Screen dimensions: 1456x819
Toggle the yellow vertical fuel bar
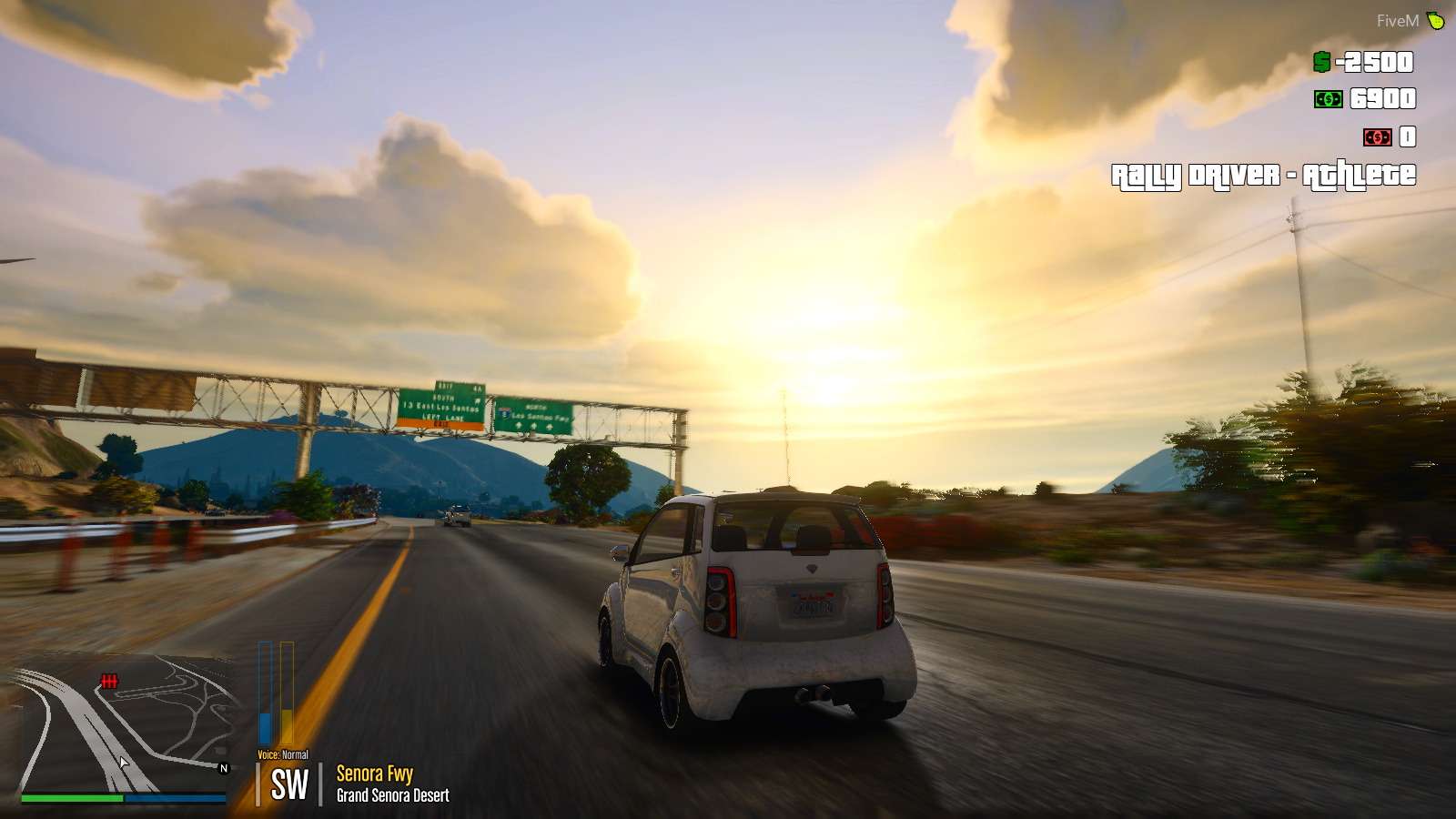click(x=287, y=692)
